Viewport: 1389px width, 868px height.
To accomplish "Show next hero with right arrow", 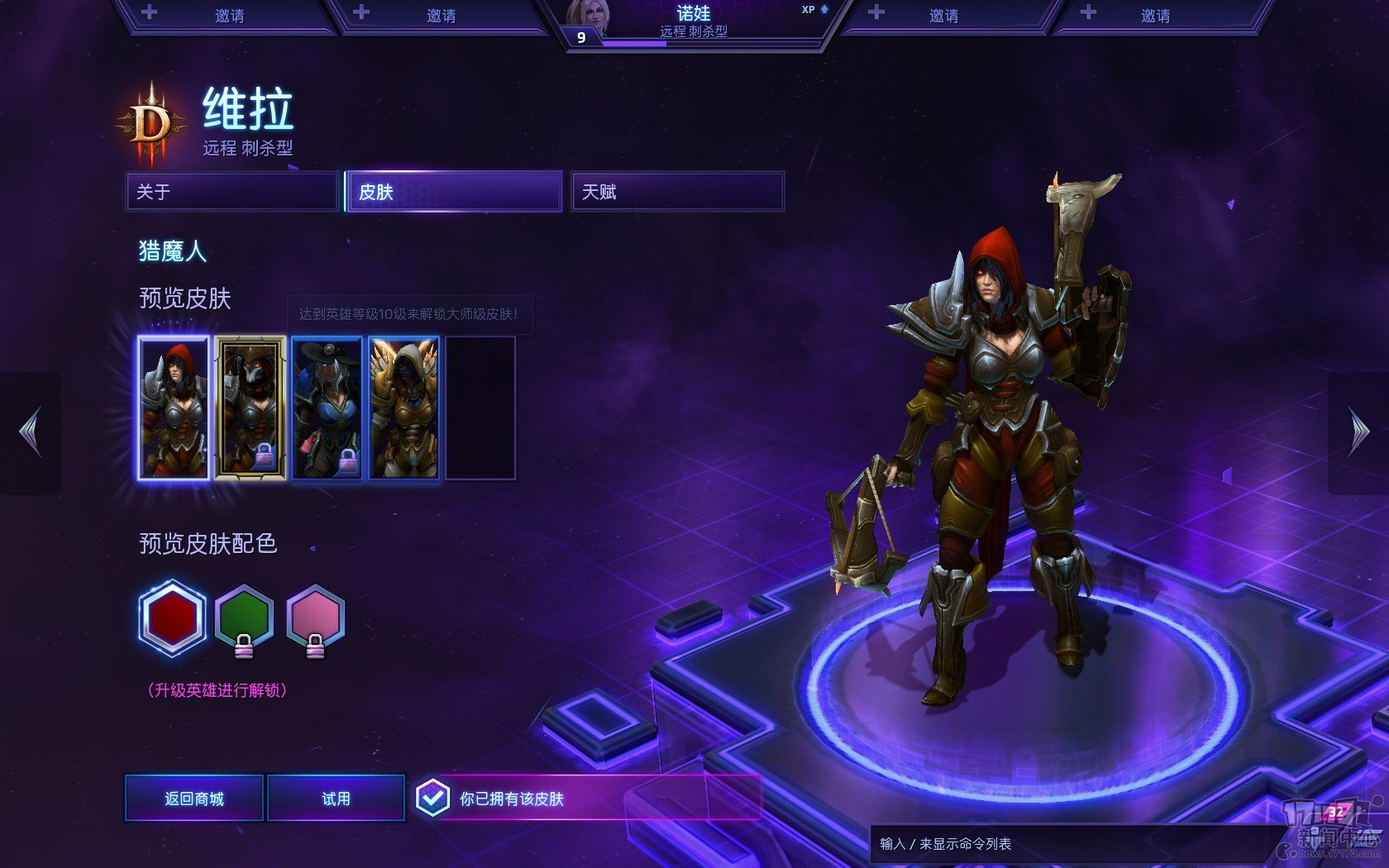I will click(1358, 432).
